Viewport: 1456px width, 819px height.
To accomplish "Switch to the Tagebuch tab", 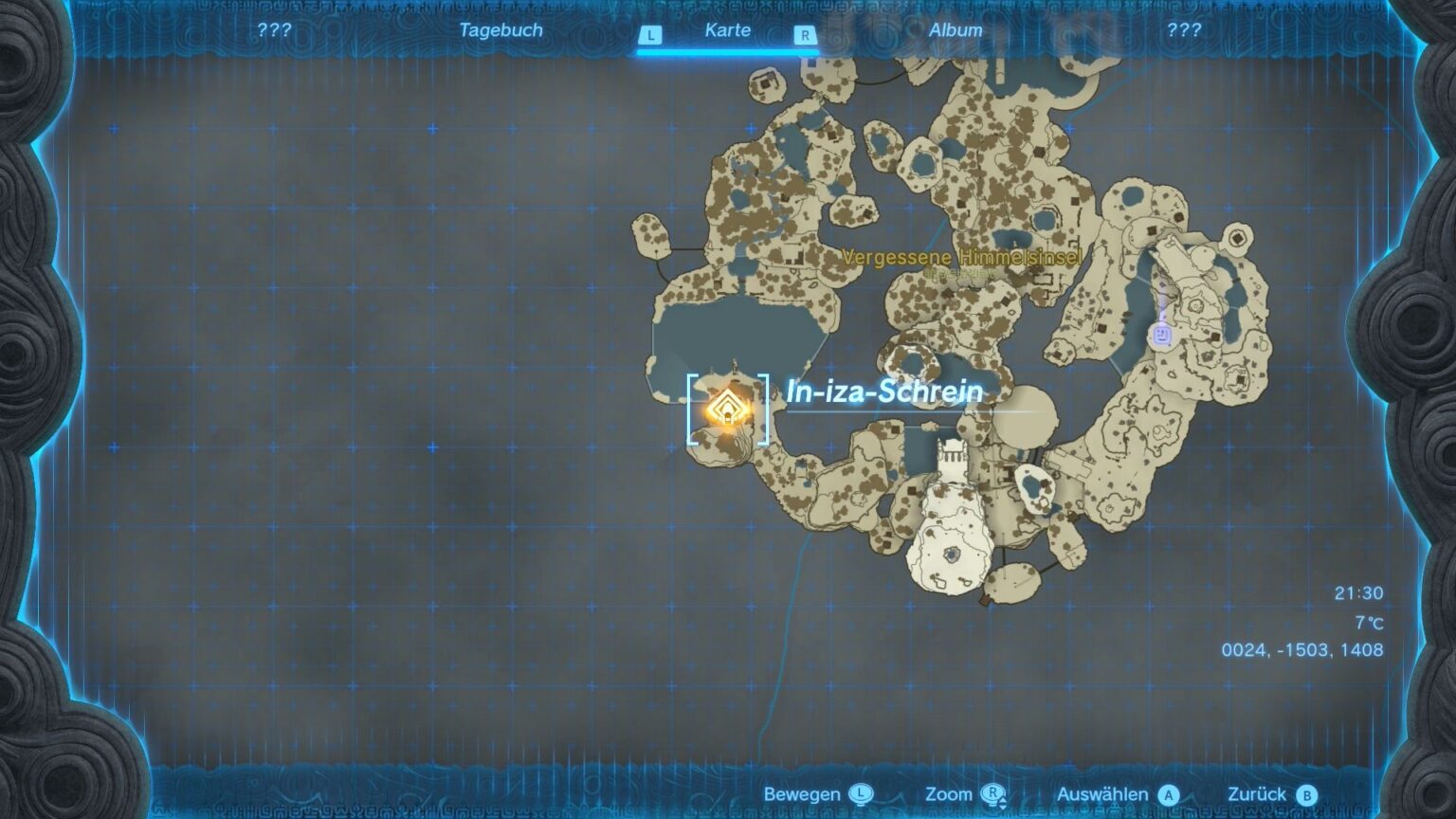I will tap(500, 30).
